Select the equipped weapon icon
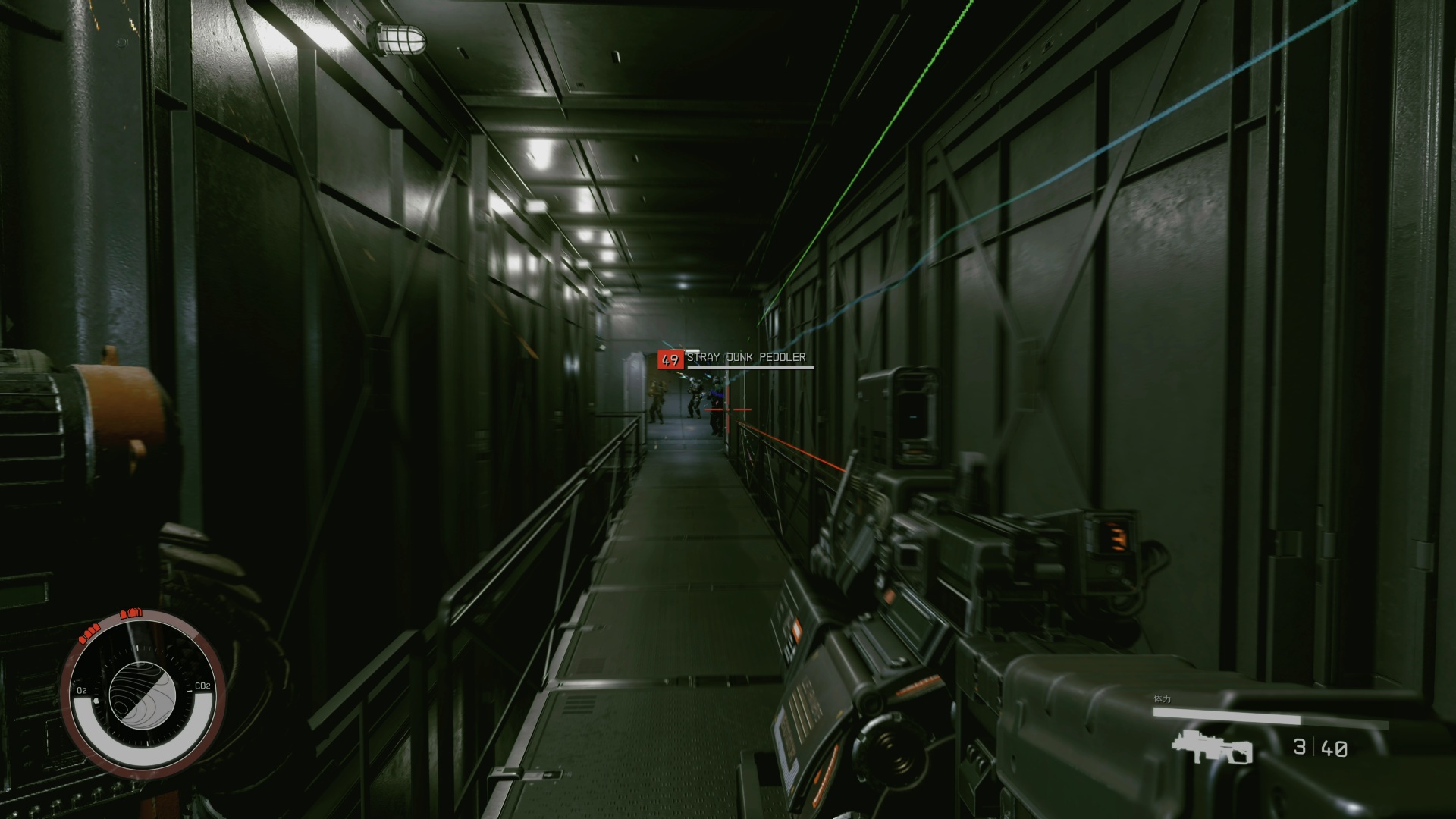The height and width of the screenshot is (819, 1456). (1210, 748)
